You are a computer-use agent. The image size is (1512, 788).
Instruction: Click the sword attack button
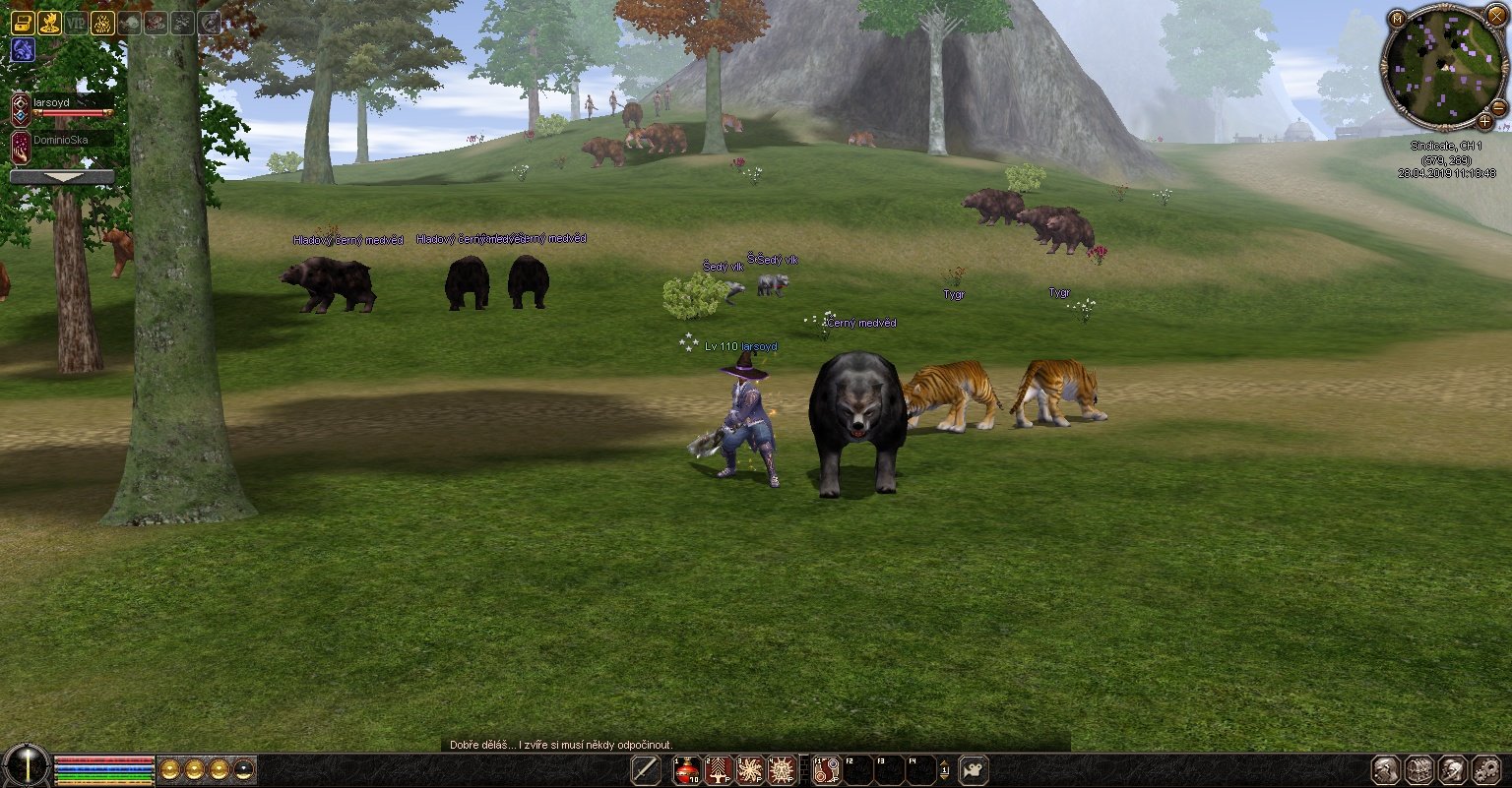646,770
